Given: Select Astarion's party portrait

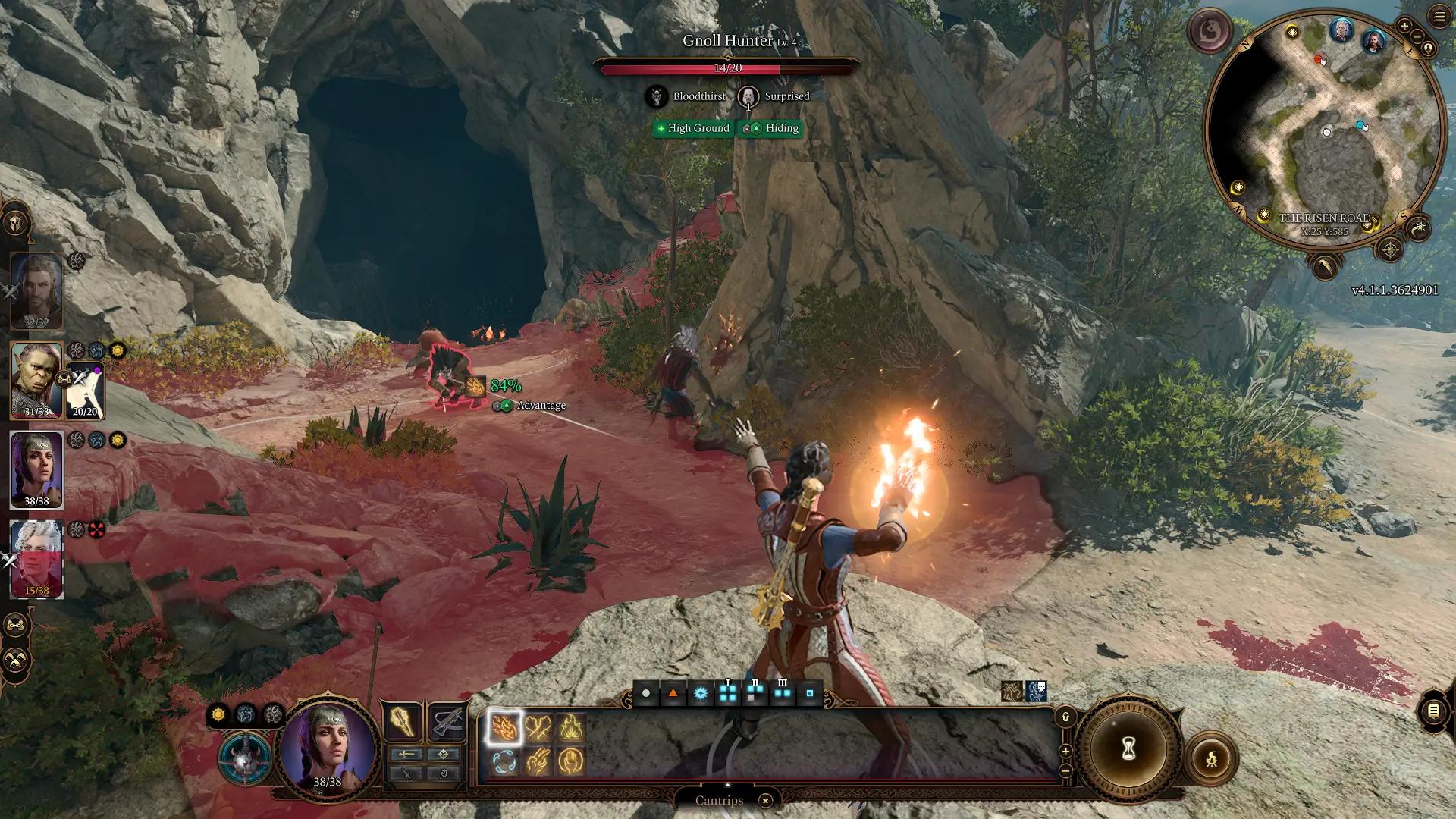Looking at the screenshot, I should 36,559.
